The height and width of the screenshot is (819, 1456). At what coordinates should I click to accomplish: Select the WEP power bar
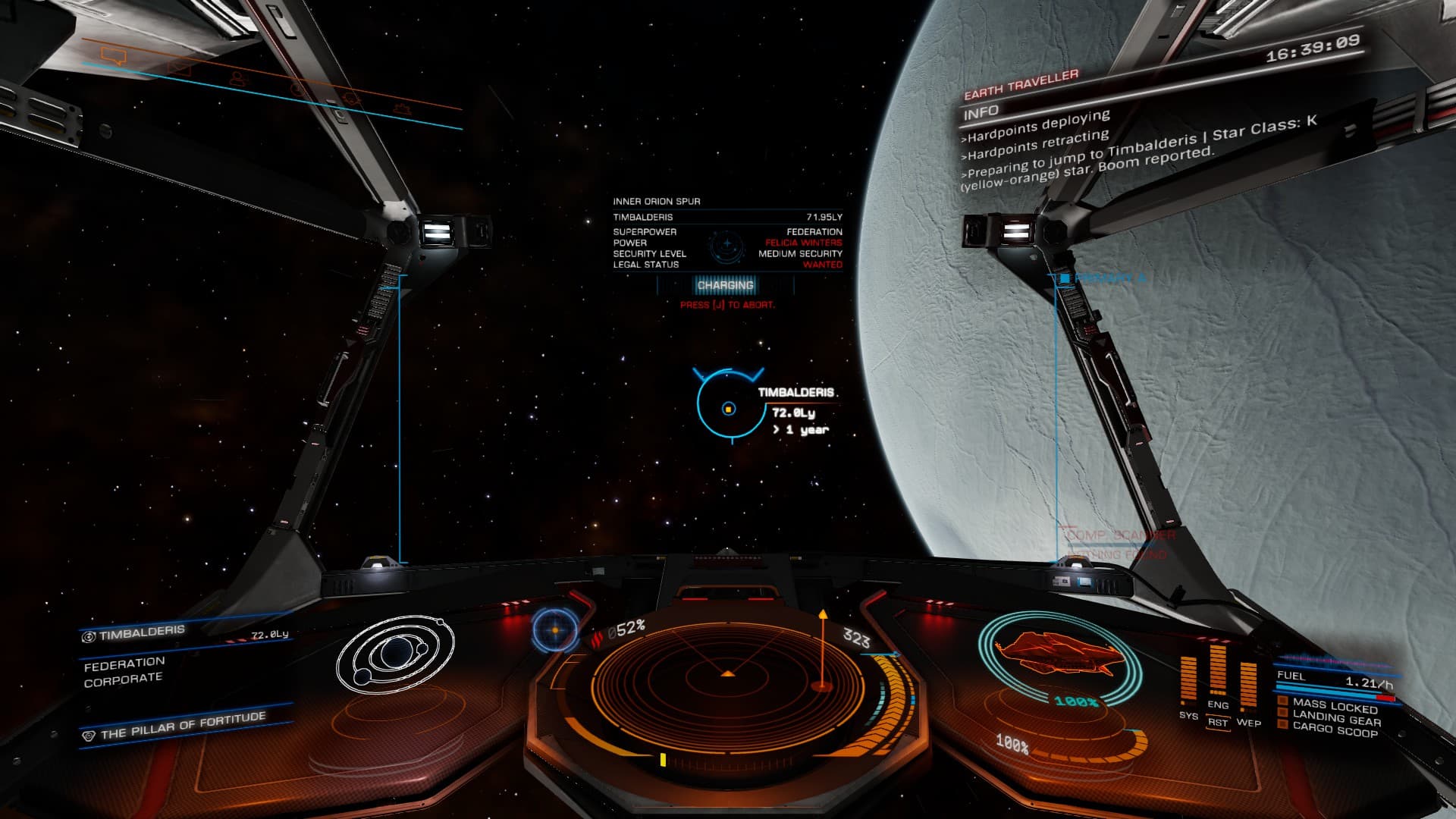[1248, 684]
